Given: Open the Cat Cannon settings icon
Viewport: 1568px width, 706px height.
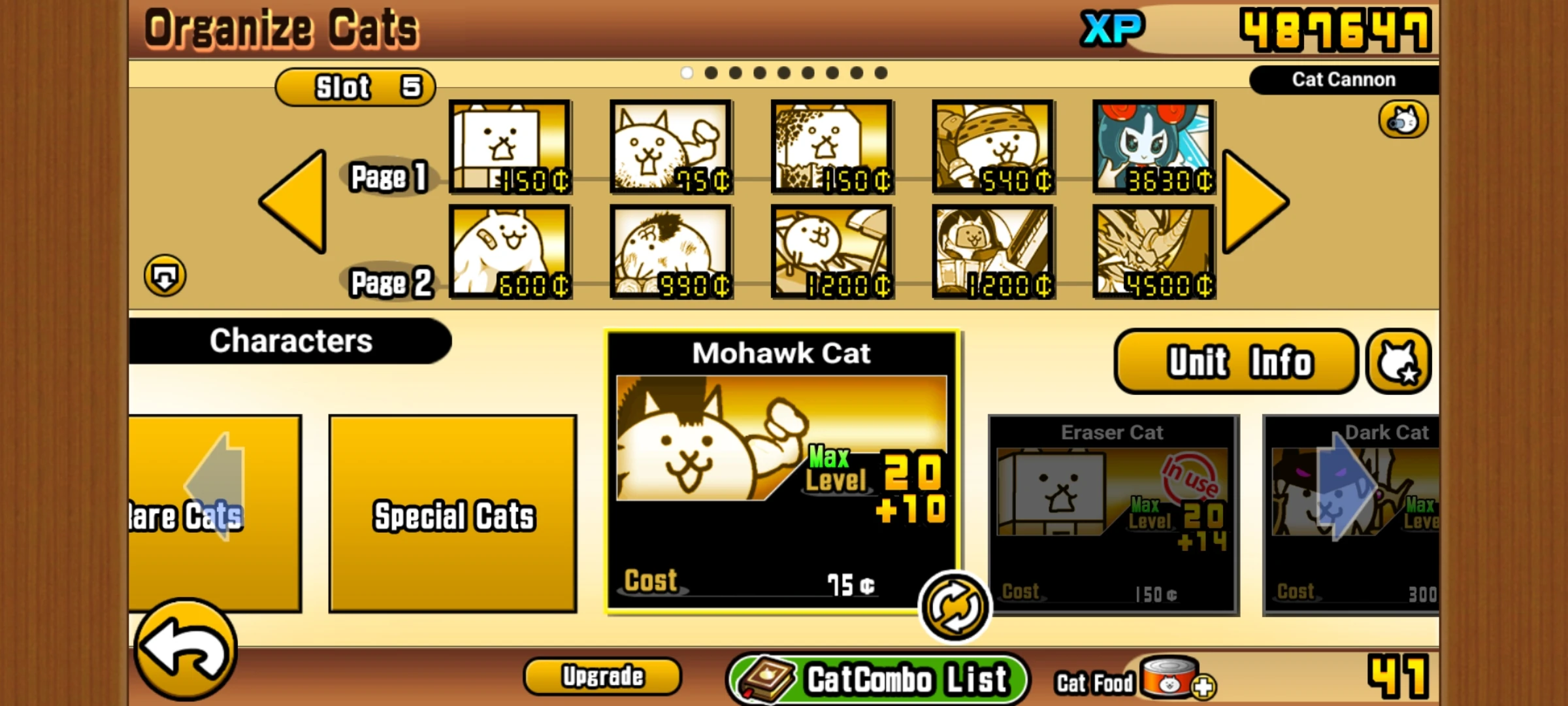Looking at the screenshot, I should pyautogui.click(x=1403, y=119).
